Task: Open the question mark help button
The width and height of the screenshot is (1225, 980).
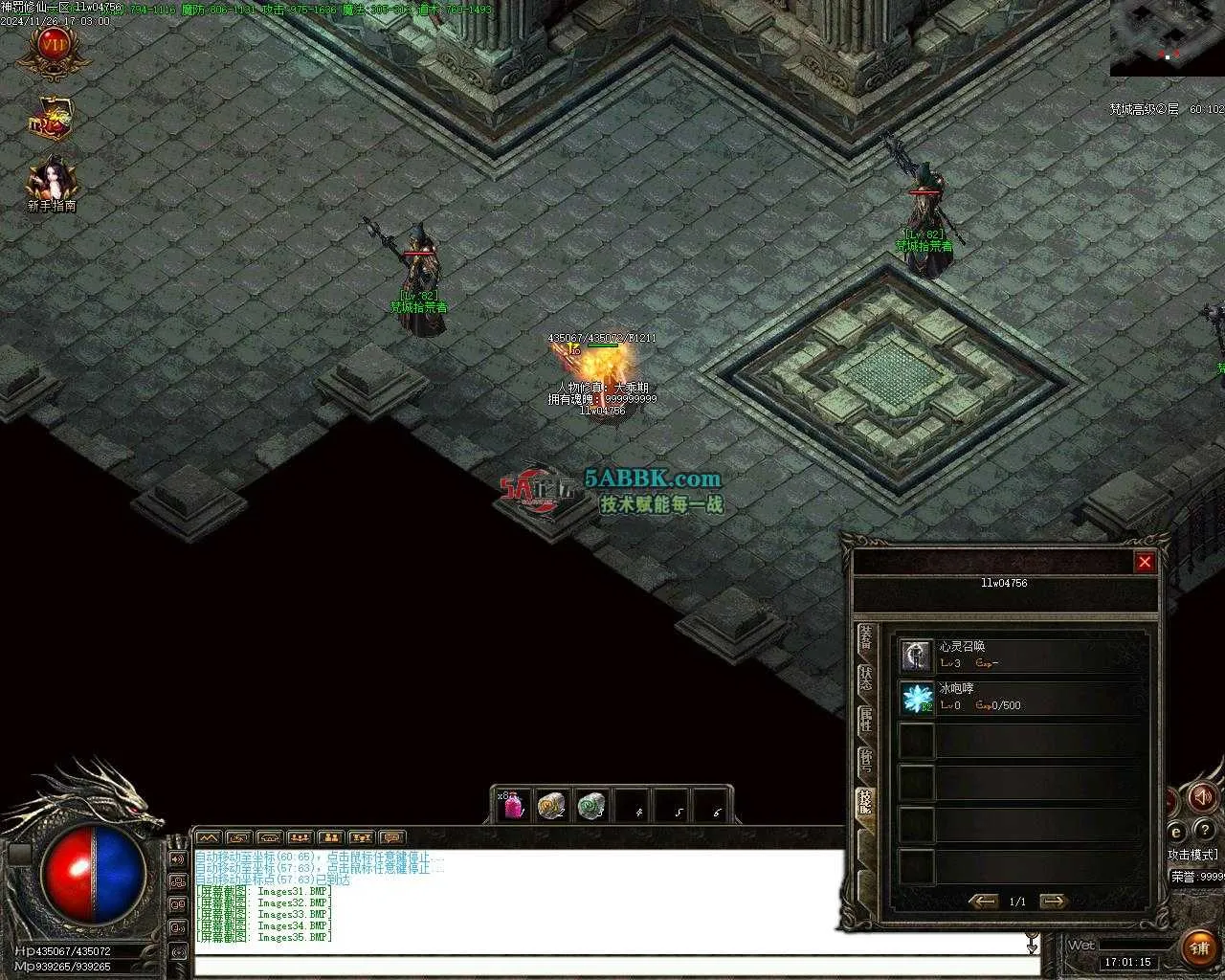Action: click(1206, 831)
